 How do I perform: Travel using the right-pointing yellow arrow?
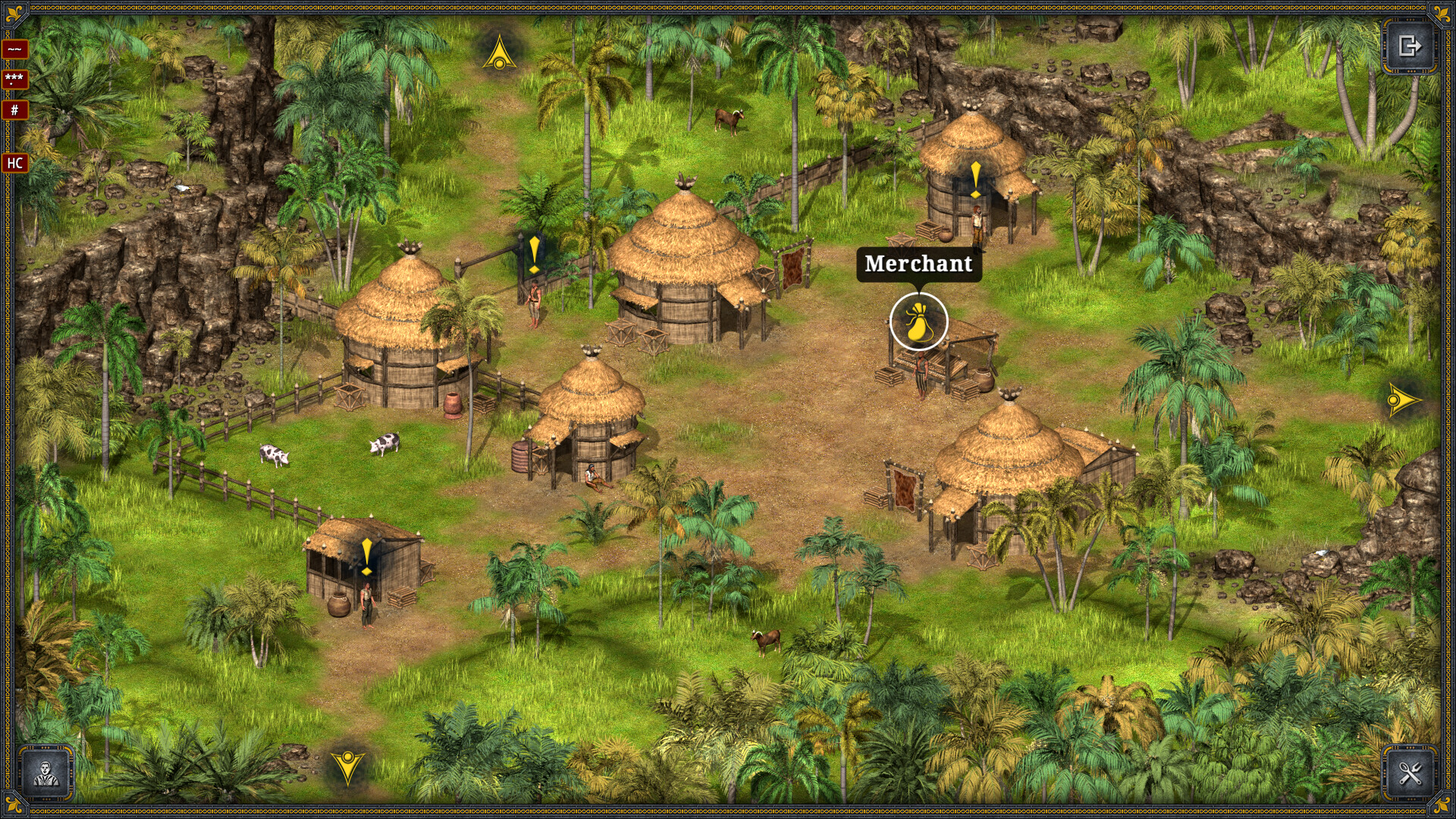pos(1402,400)
